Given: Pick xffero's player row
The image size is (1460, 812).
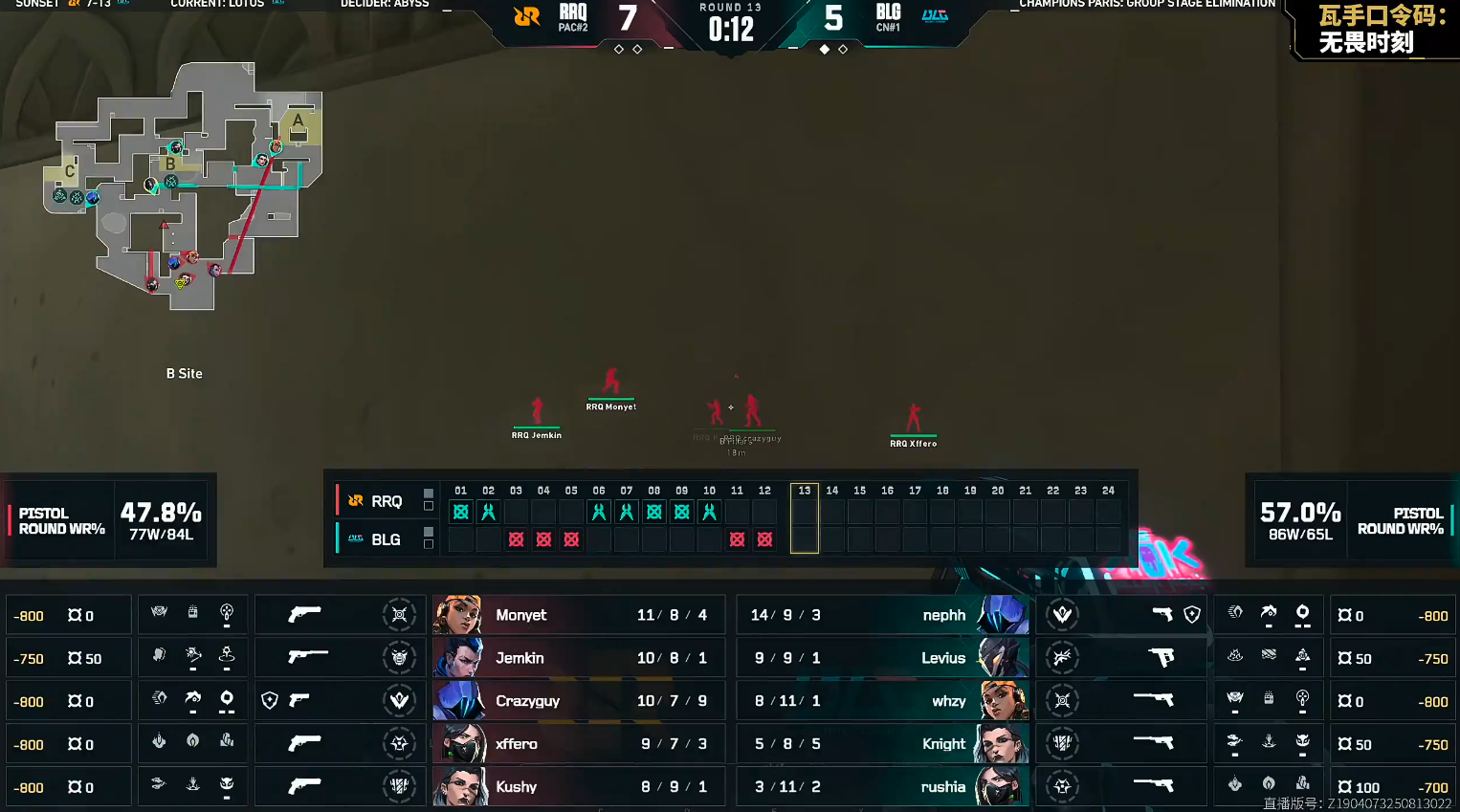Looking at the screenshot, I should tap(579, 744).
